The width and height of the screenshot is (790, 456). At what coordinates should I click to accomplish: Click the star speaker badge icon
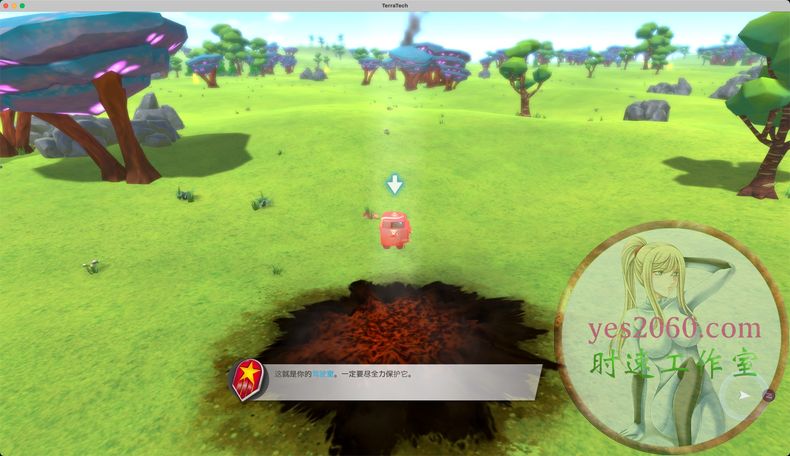pos(246,379)
